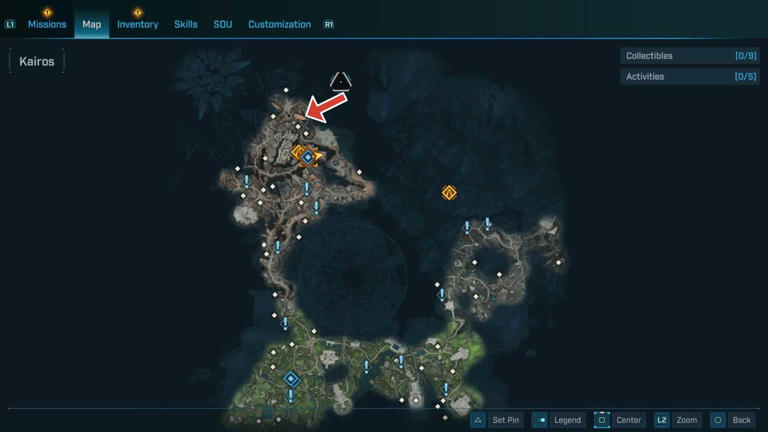The width and height of the screenshot is (768, 432).
Task: Show the Activities list
Action: click(x=690, y=76)
